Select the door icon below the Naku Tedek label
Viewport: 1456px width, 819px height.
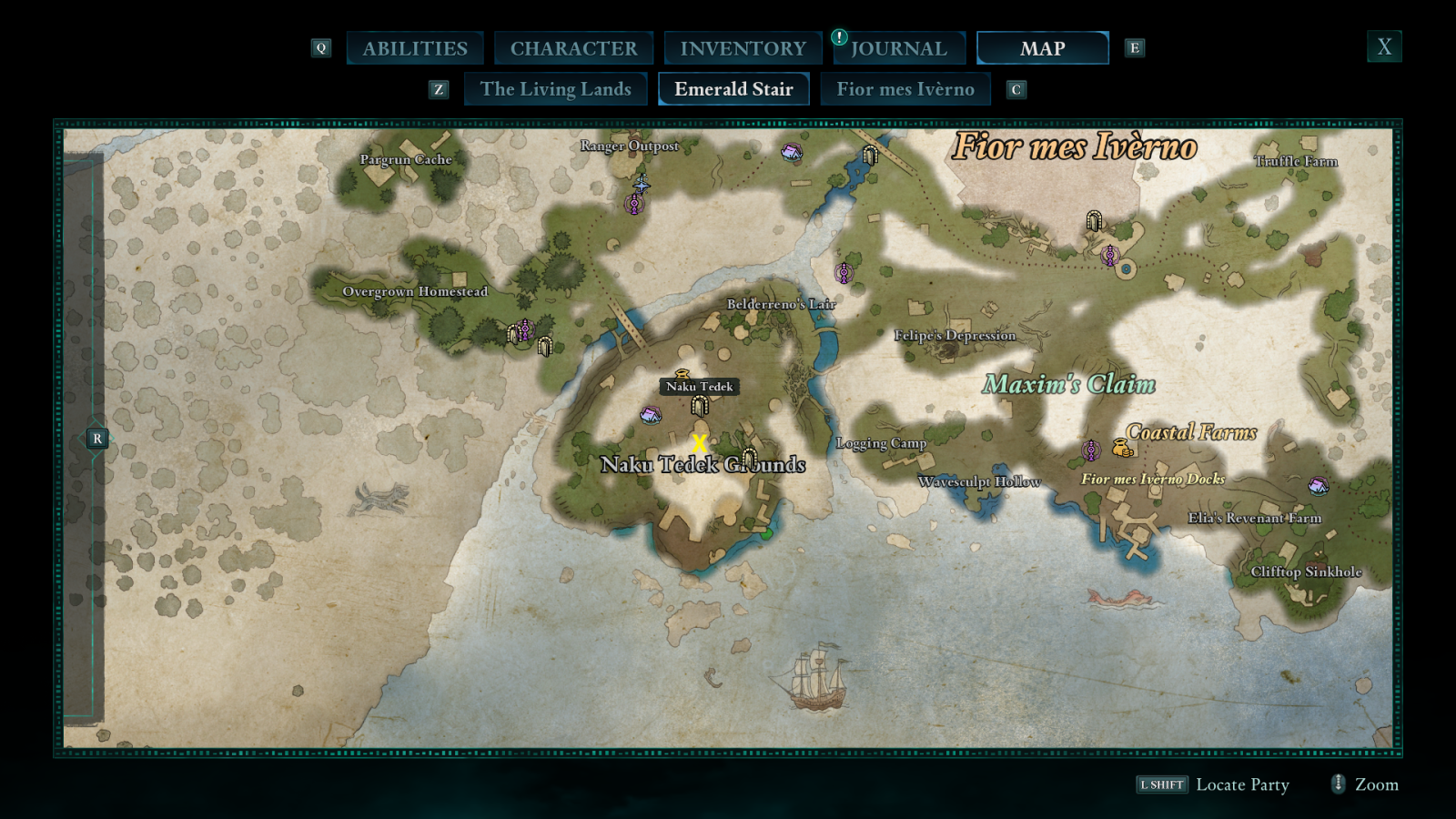tap(698, 407)
